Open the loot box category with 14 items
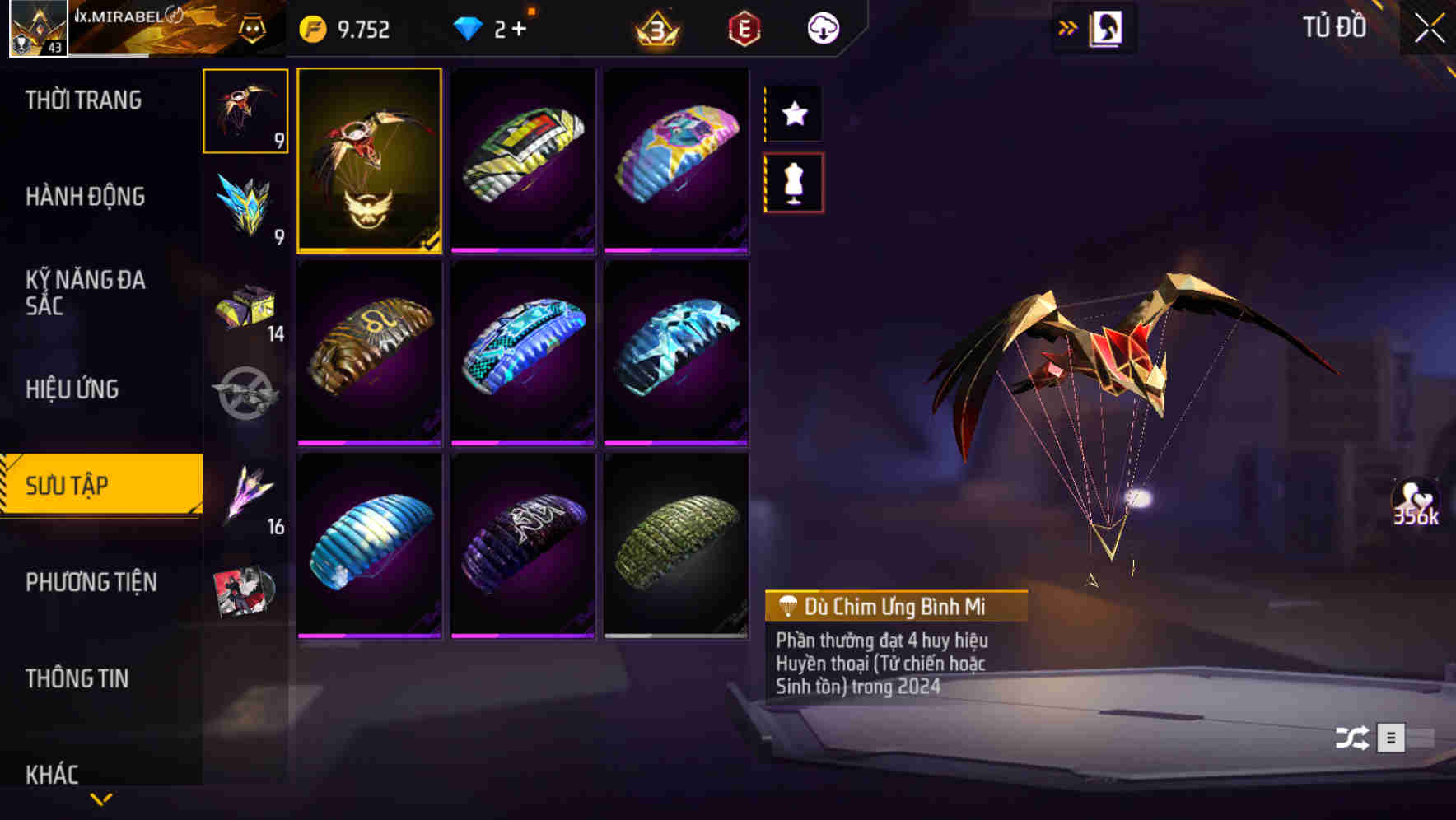This screenshot has height=820, width=1456. tap(245, 307)
